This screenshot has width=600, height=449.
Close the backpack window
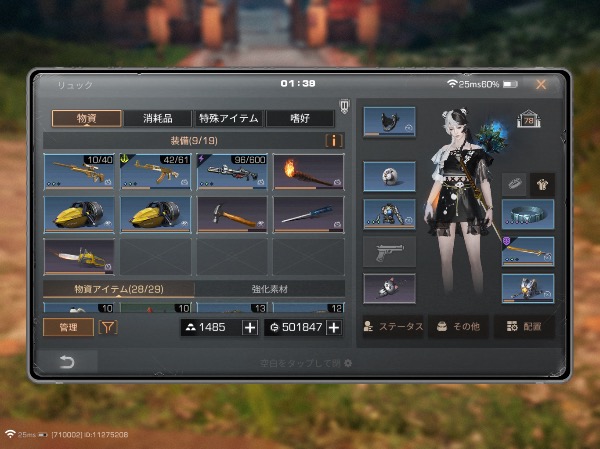[541, 85]
